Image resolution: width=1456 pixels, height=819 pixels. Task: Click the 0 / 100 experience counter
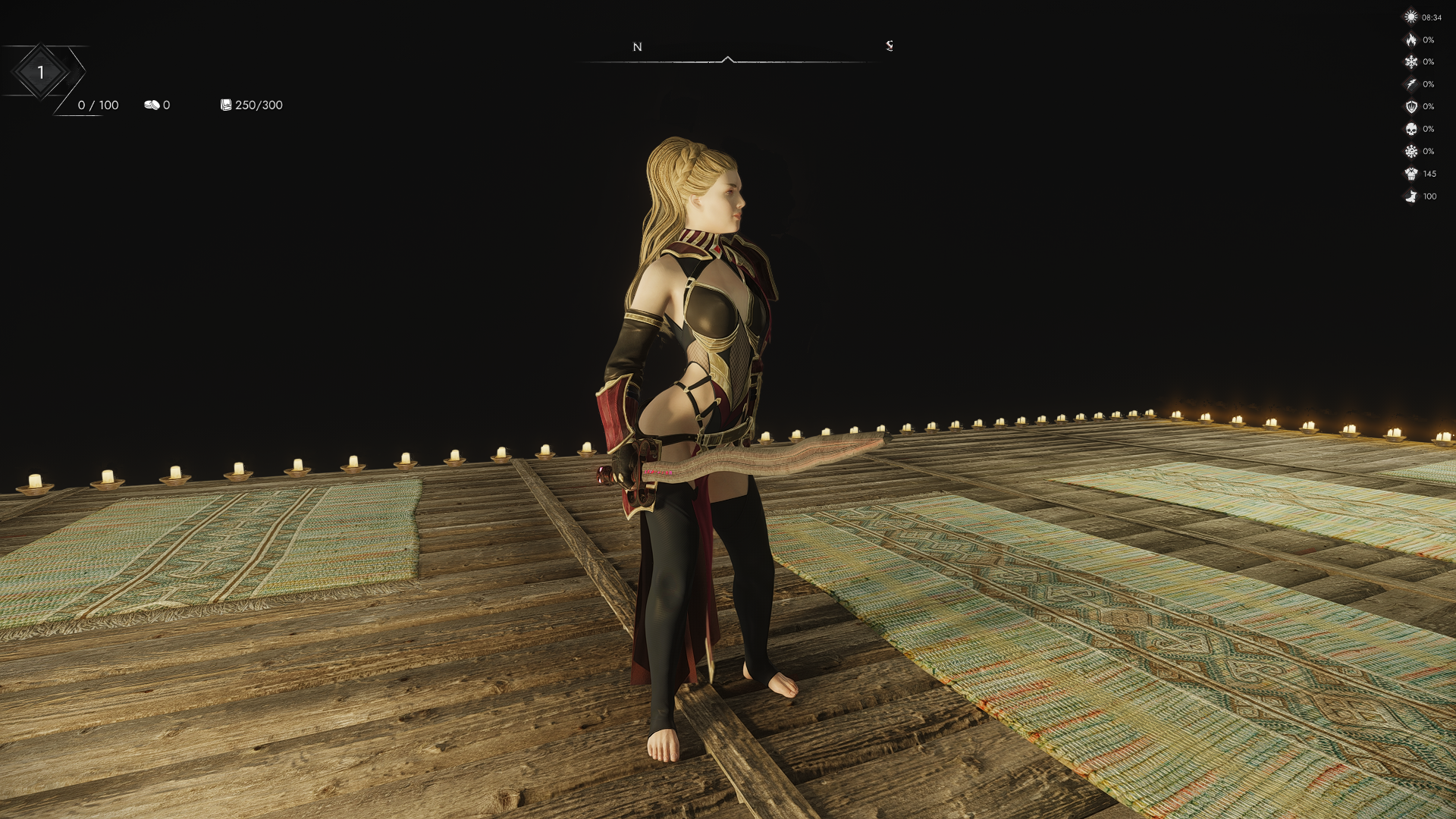tap(97, 105)
